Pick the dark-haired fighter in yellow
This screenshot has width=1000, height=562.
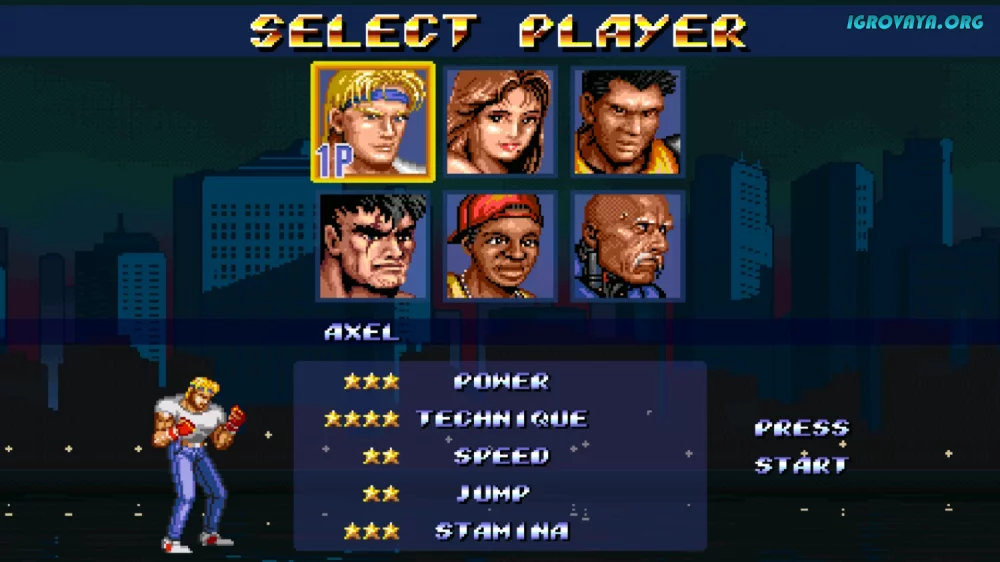[x=628, y=122]
